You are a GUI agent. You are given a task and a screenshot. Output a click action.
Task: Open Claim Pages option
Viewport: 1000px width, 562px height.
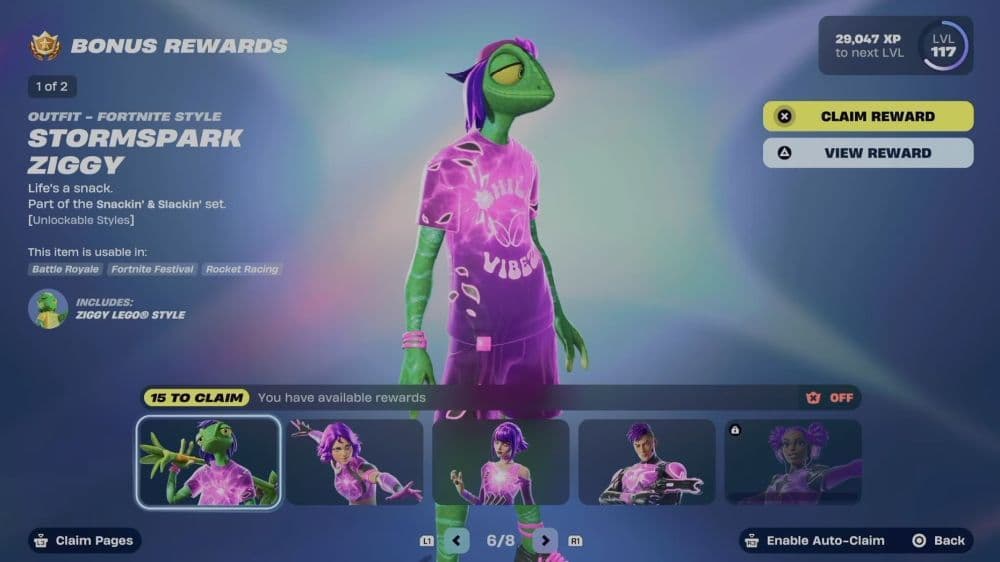(85, 541)
